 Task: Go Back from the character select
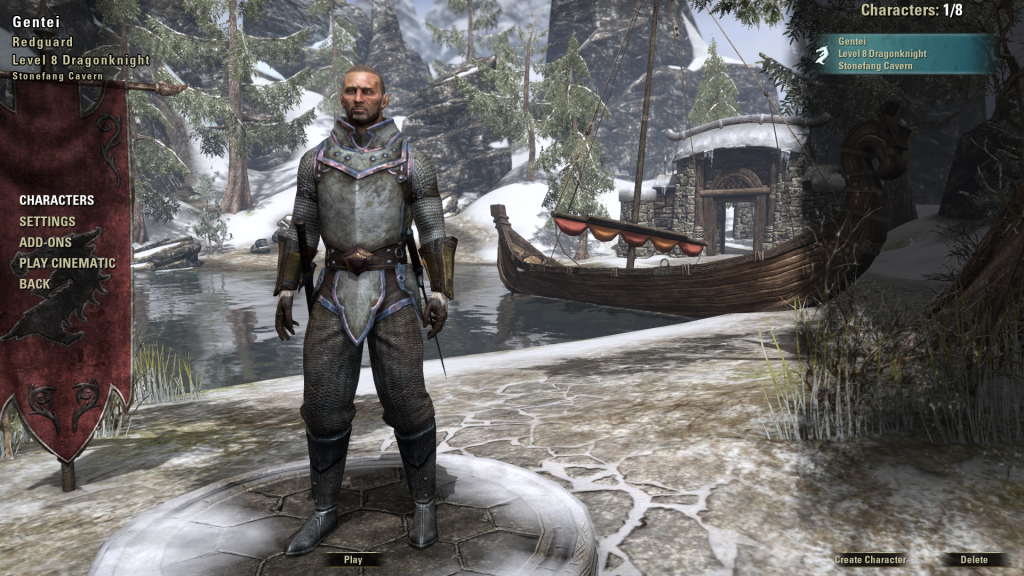point(34,284)
